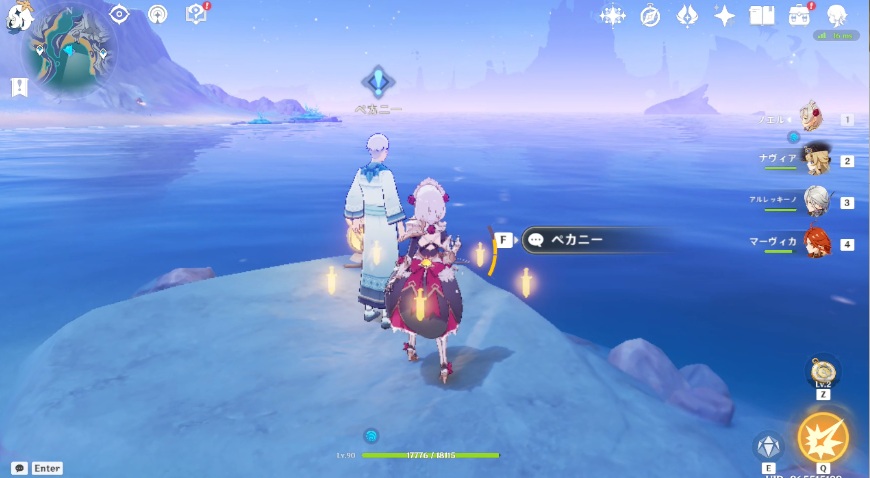The height and width of the screenshot is (478, 870).
Task: Use the blue Elemental Skill icon
Action: click(768, 446)
